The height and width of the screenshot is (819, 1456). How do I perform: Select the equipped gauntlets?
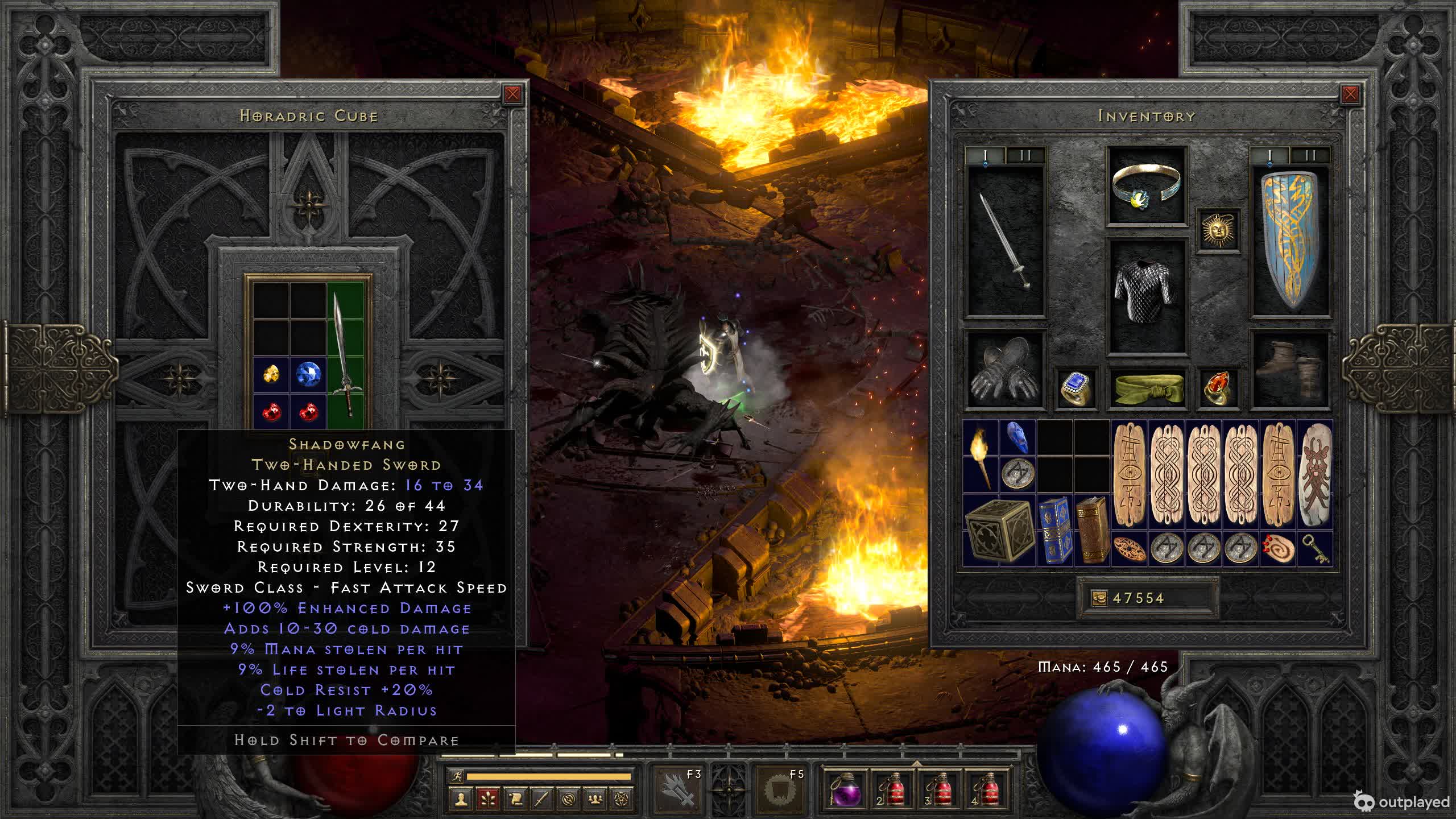(1004, 370)
